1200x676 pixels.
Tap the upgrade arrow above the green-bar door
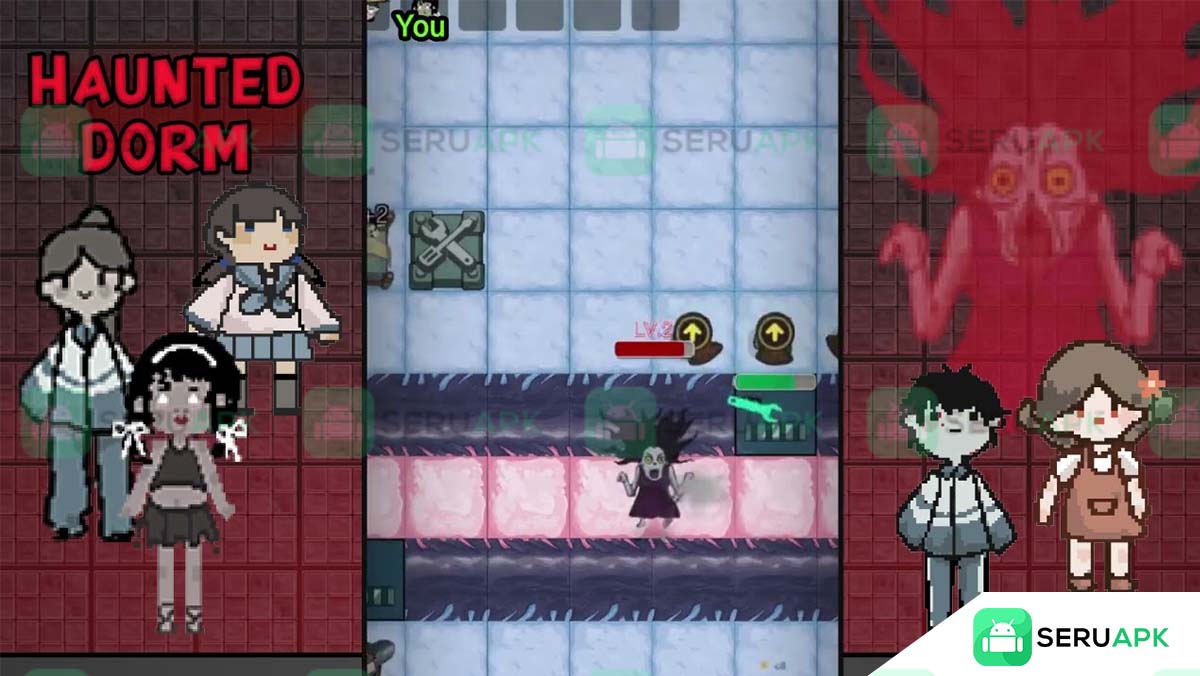pyautogui.click(x=772, y=331)
